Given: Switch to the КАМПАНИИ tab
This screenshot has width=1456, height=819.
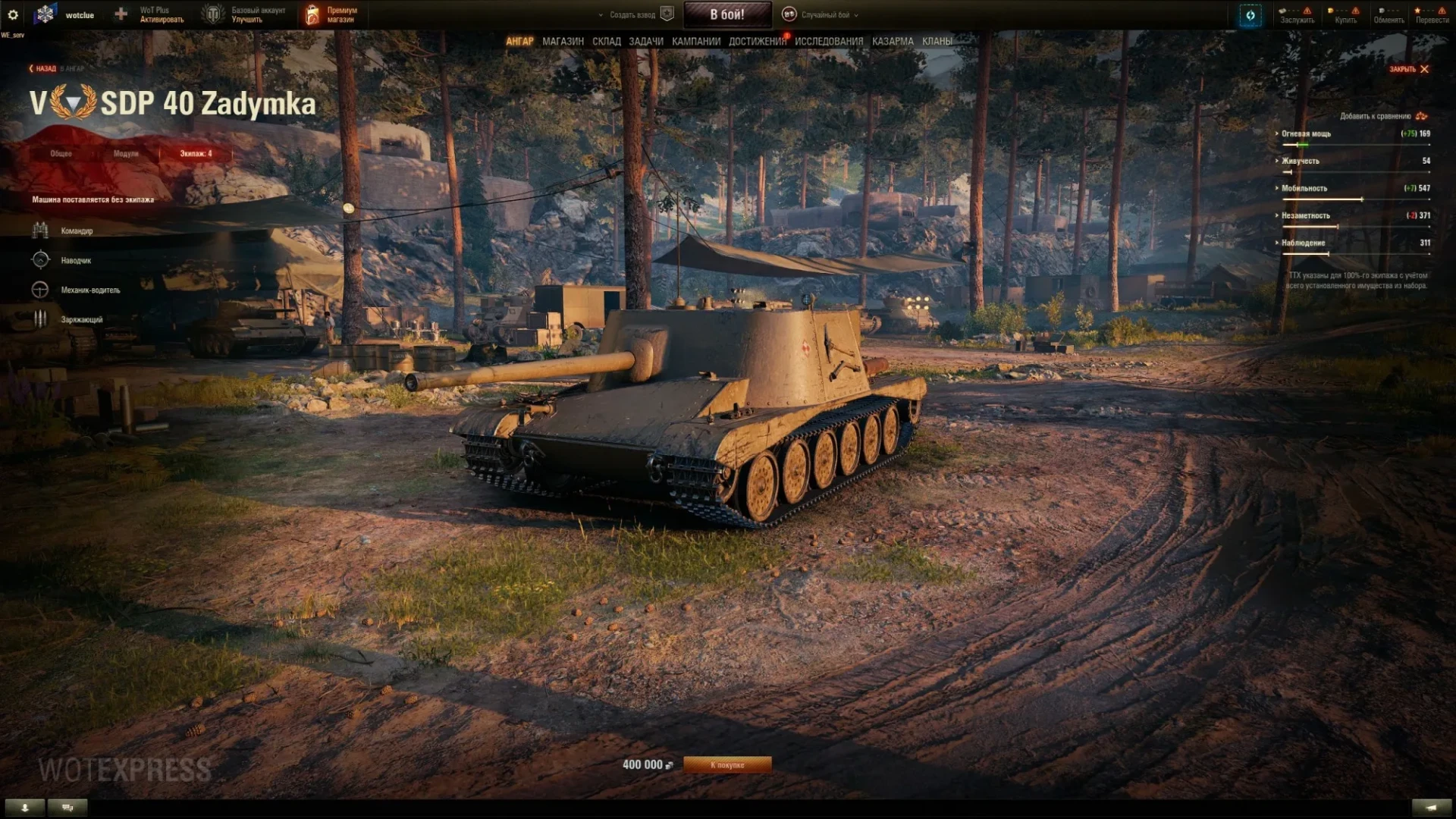Looking at the screenshot, I should 695,41.
